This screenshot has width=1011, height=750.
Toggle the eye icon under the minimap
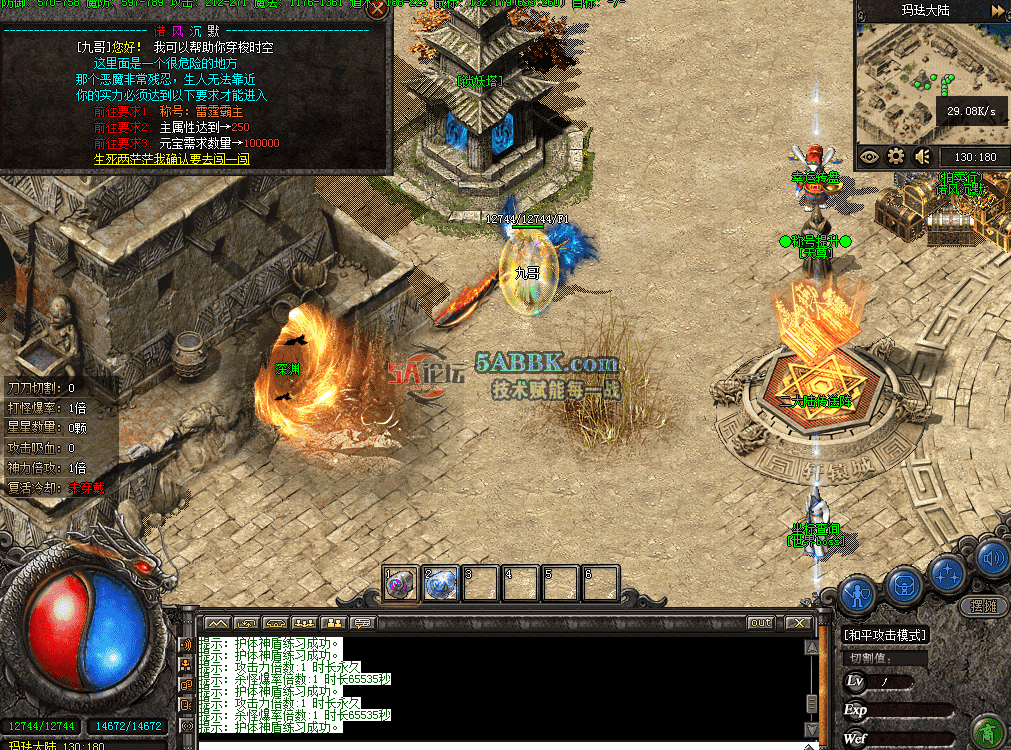coord(869,156)
